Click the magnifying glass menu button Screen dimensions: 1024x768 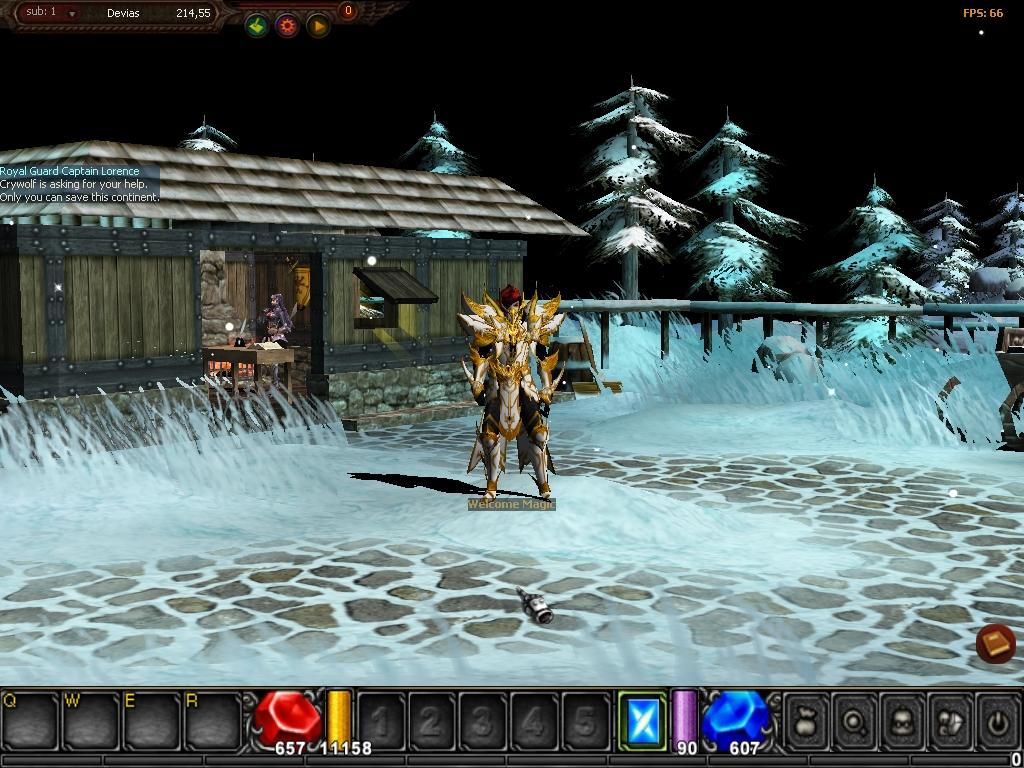(856, 720)
